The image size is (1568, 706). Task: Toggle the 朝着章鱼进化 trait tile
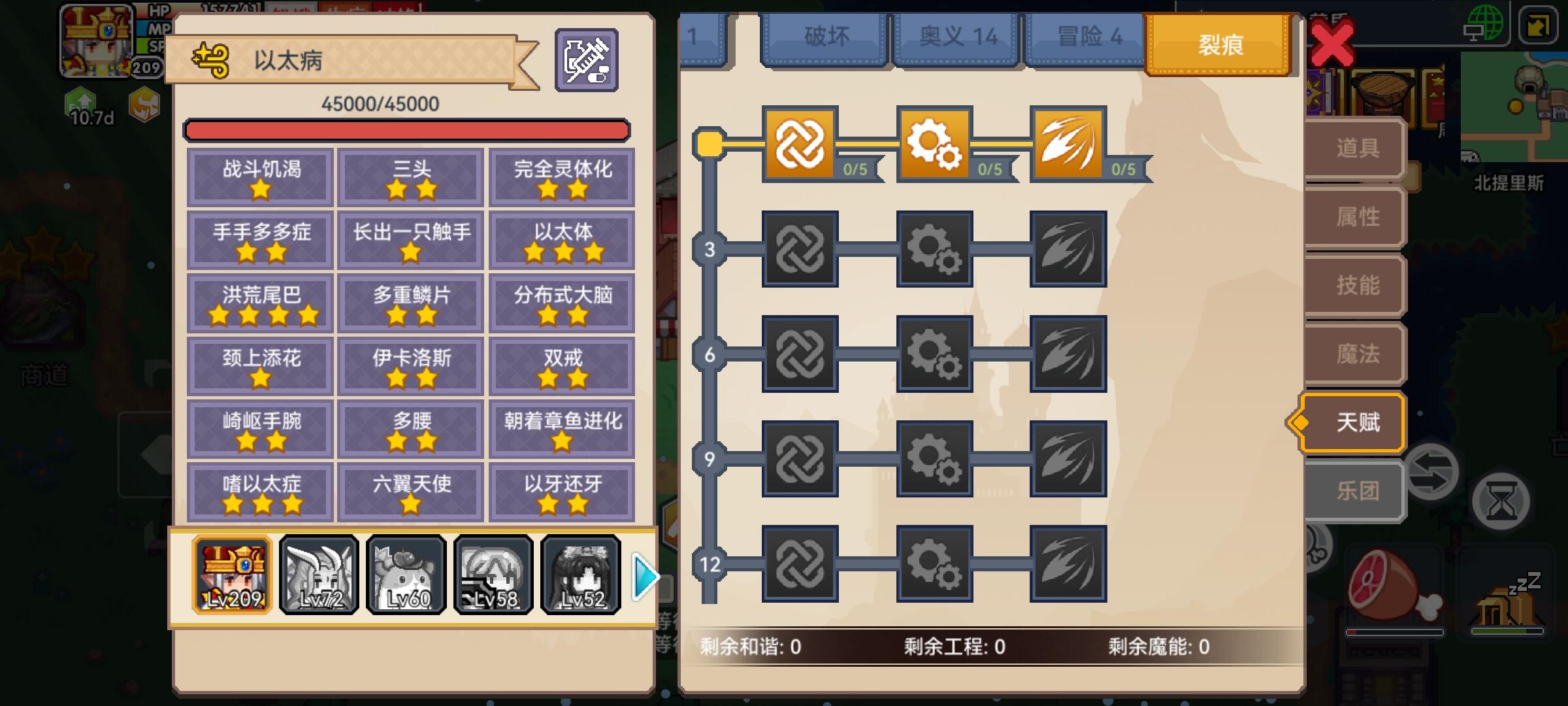[562, 427]
